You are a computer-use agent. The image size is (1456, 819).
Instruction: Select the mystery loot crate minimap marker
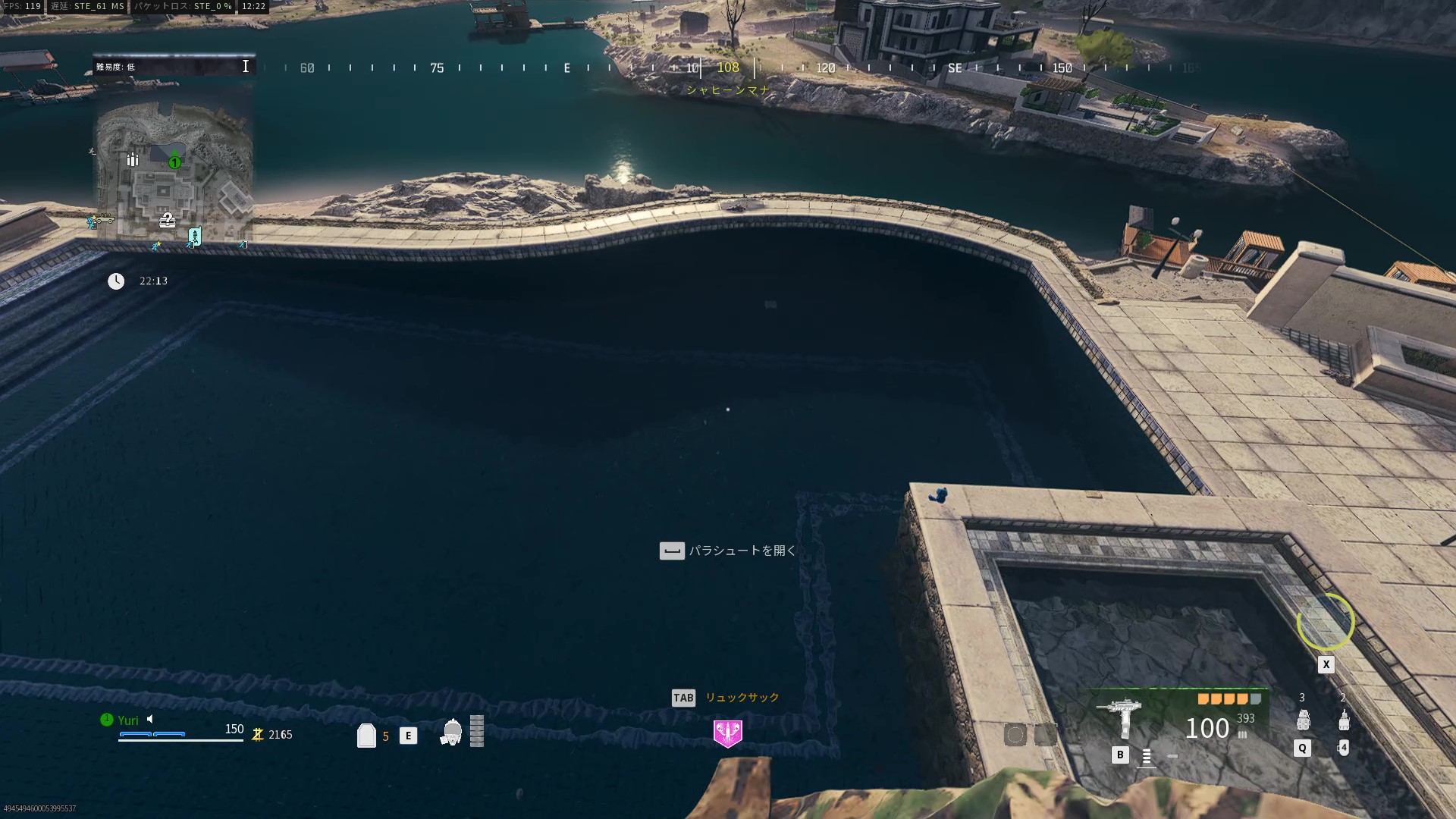[x=167, y=220]
